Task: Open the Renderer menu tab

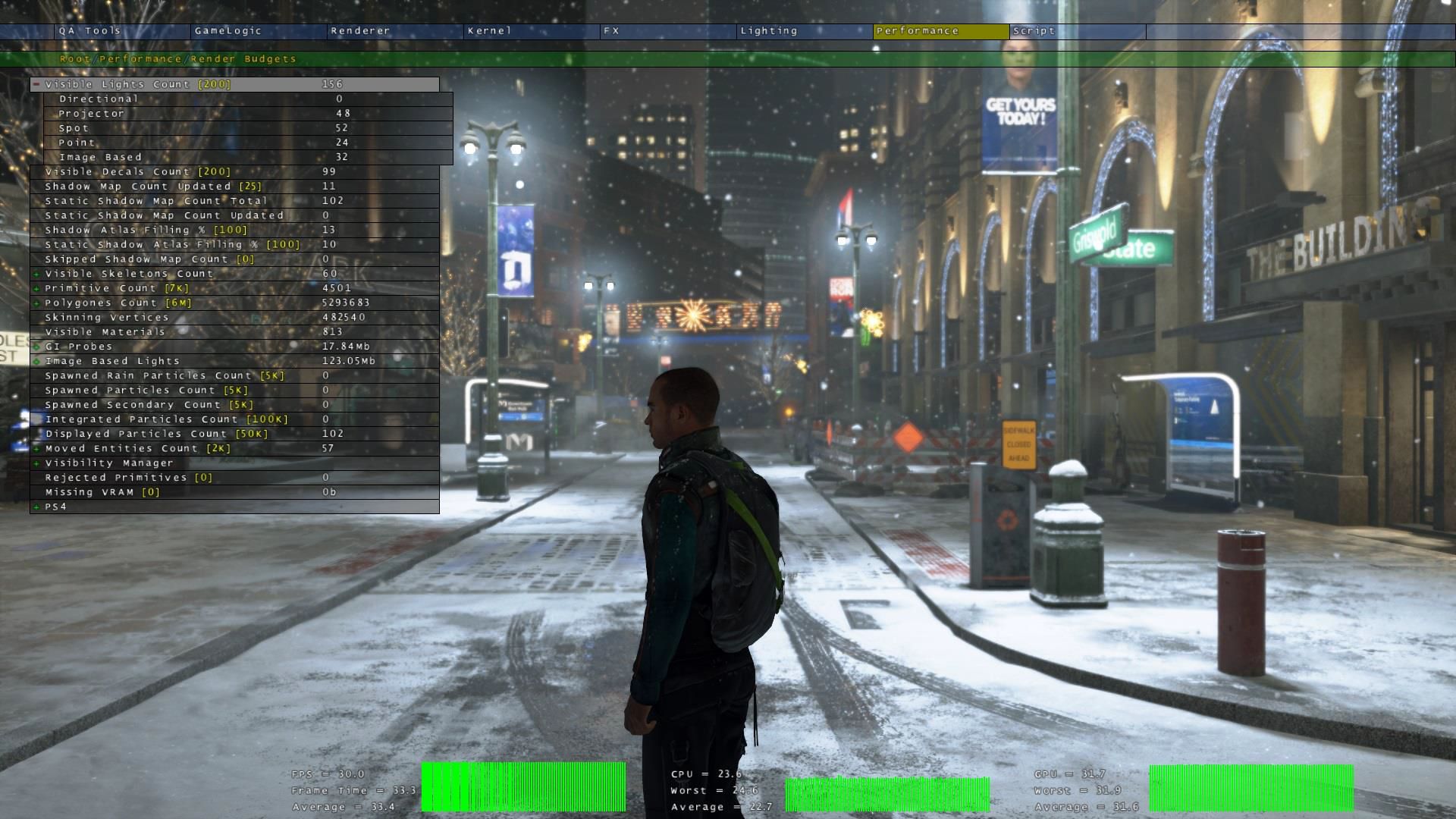Action: (x=360, y=31)
